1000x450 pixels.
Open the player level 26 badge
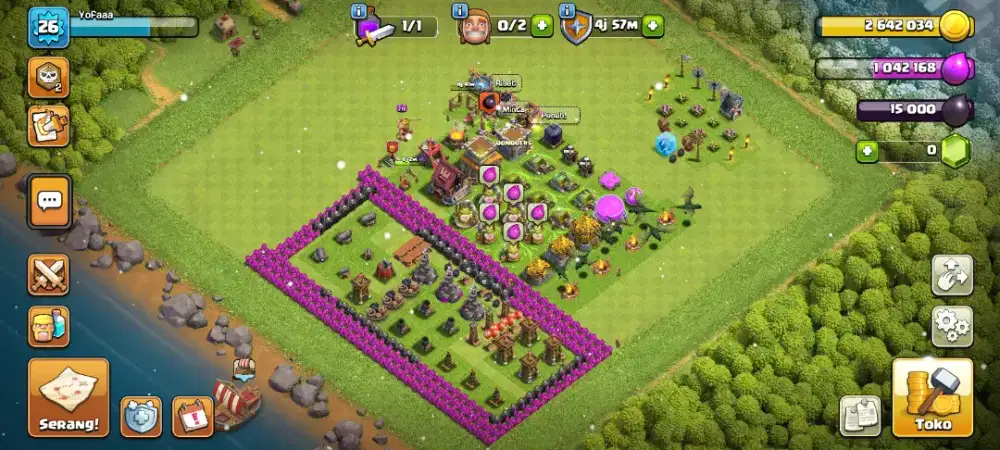pos(48,27)
